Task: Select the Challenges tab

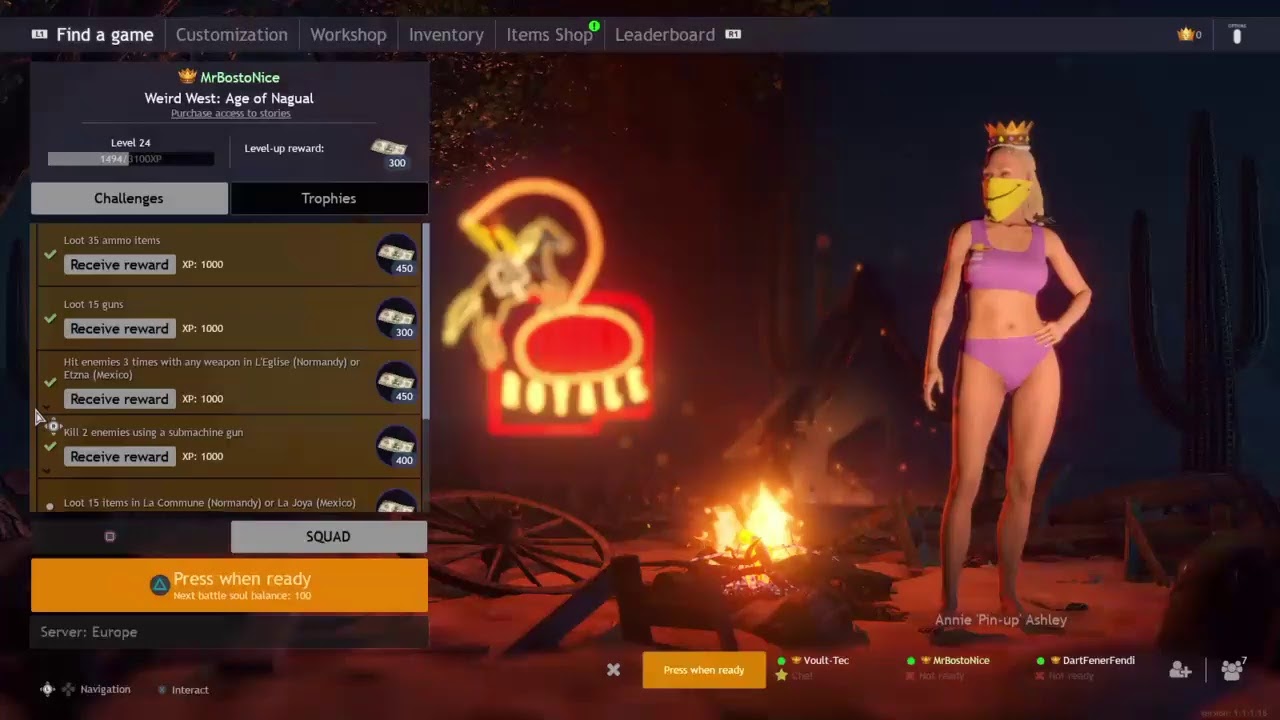Action: click(x=129, y=198)
